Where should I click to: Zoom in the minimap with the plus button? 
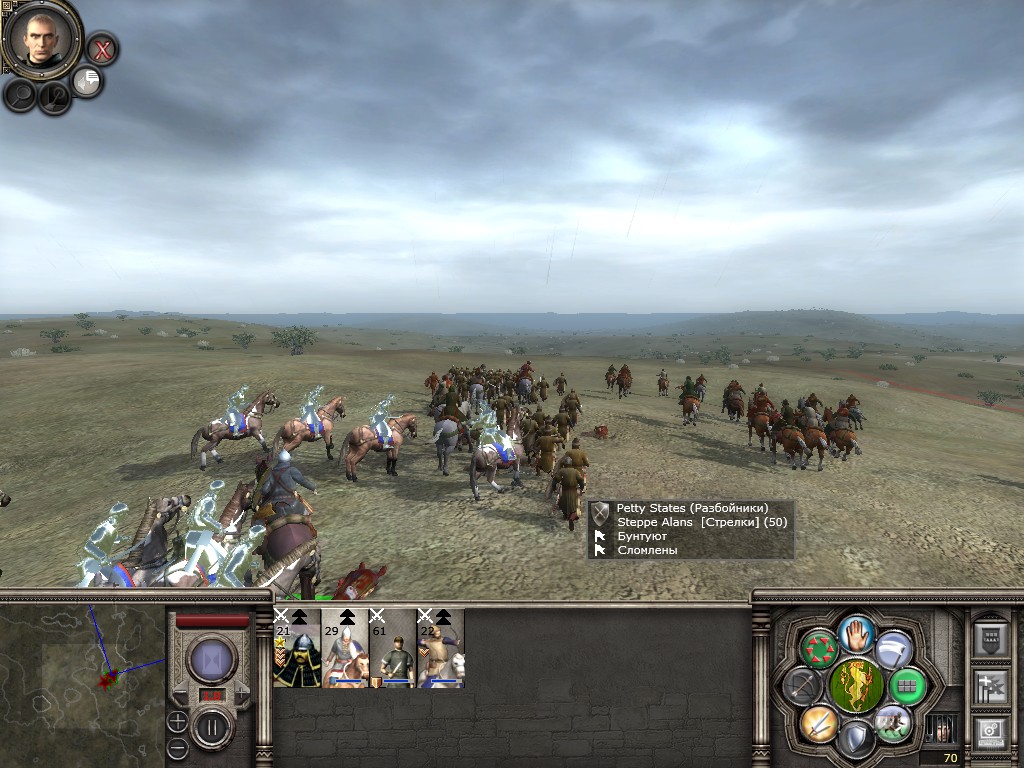coord(177,720)
